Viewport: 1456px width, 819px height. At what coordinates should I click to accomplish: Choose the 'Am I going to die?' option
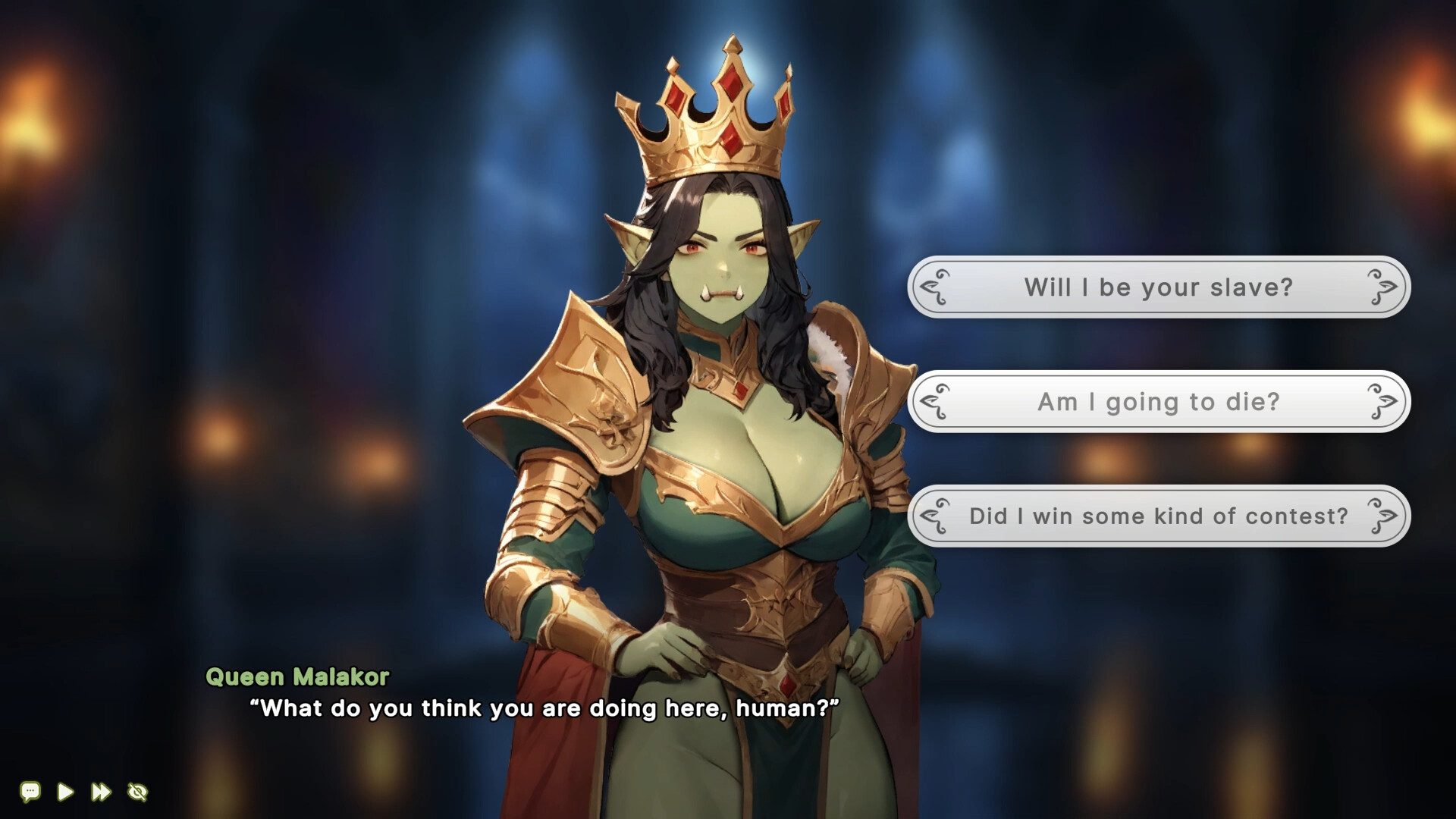(1159, 403)
